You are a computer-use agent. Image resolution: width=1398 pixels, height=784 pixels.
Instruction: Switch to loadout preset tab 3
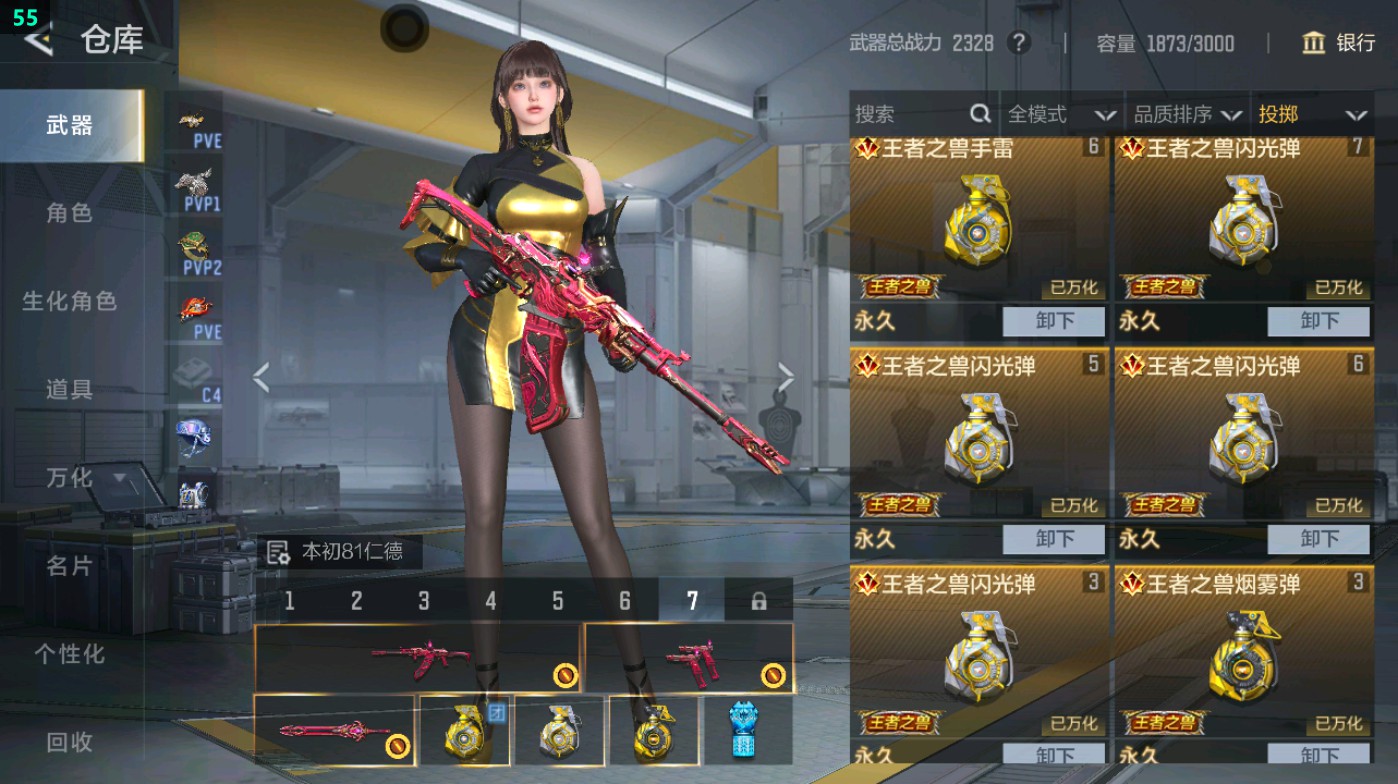click(422, 598)
